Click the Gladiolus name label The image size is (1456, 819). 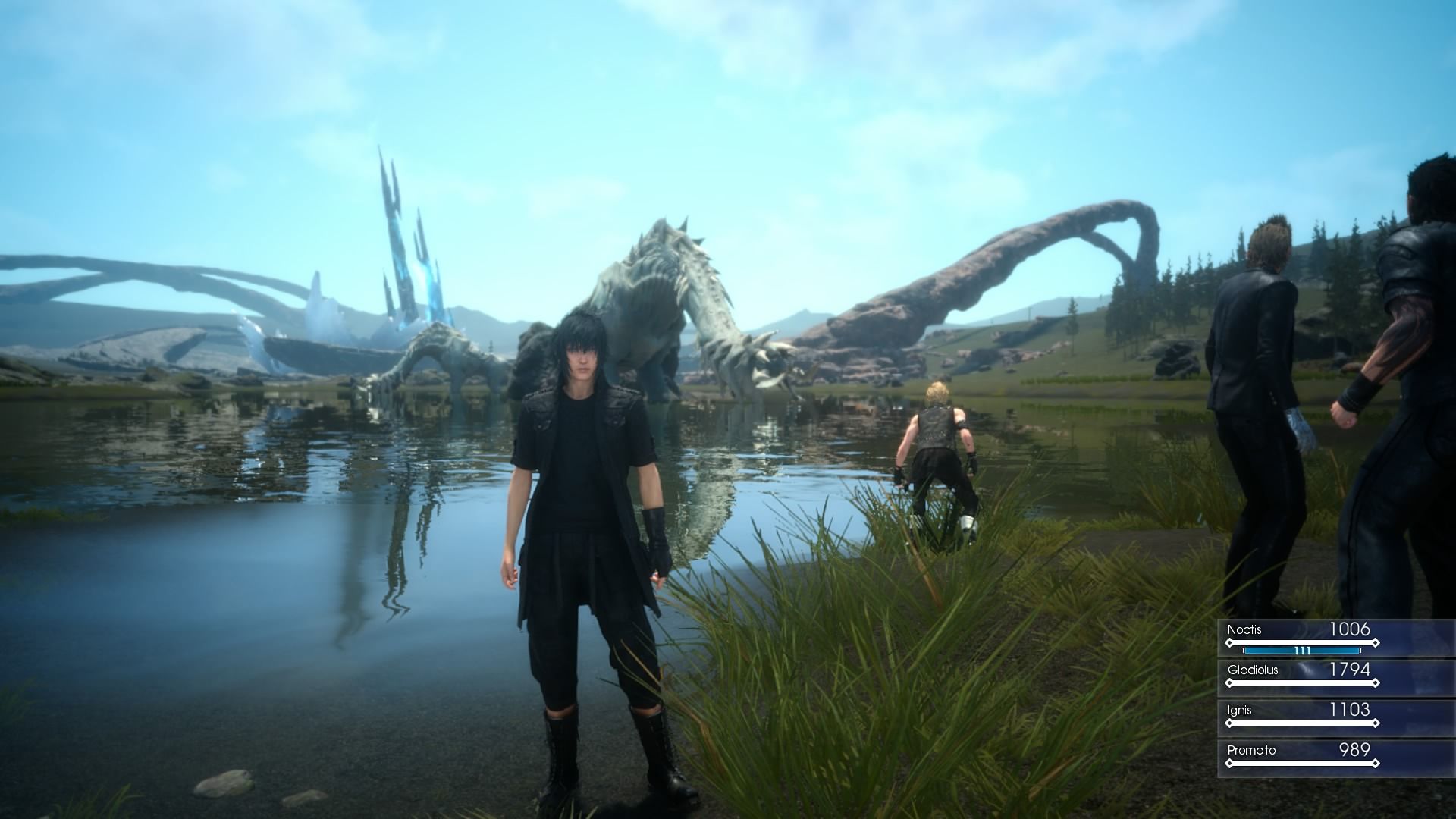coord(1254,670)
